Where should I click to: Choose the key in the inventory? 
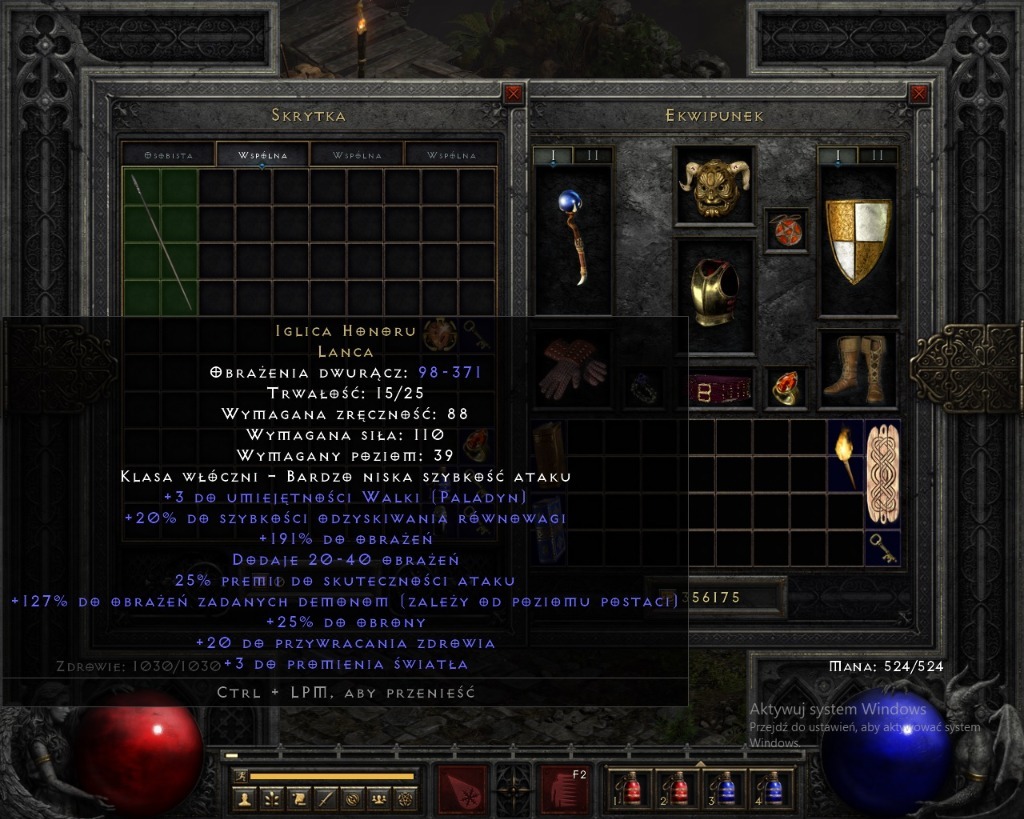pyautogui.click(x=881, y=546)
